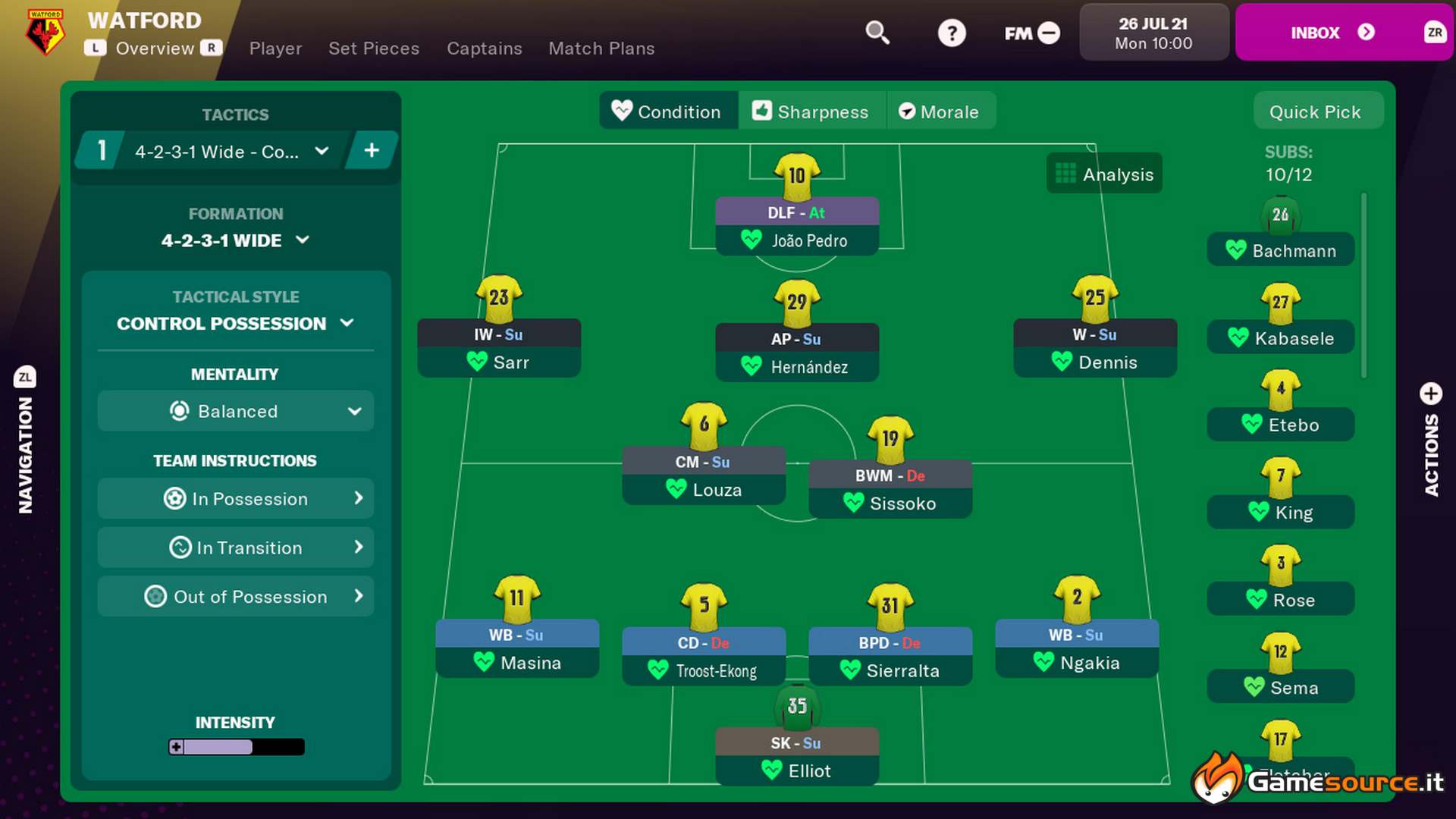Select João Pedro in the DLF position
The image size is (1456, 819).
(796, 240)
